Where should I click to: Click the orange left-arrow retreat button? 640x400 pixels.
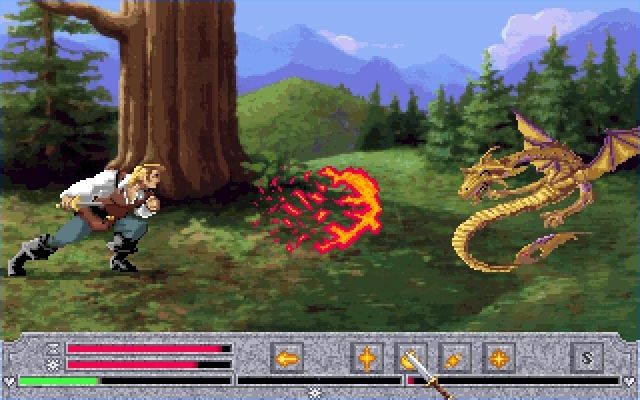pyautogui.click(x=288, y=357)
